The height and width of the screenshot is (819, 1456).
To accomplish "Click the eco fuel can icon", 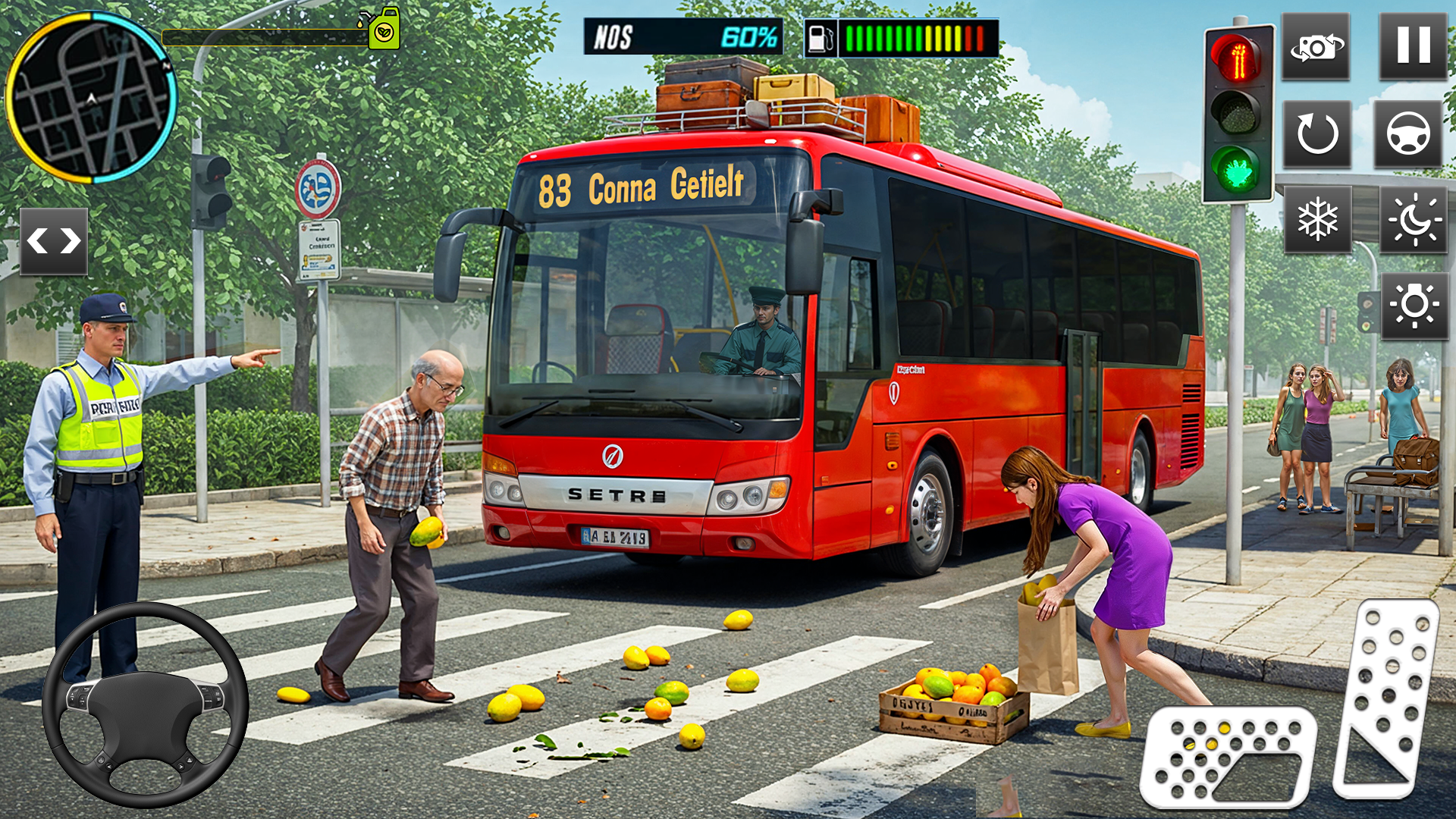I will point(385,29).
